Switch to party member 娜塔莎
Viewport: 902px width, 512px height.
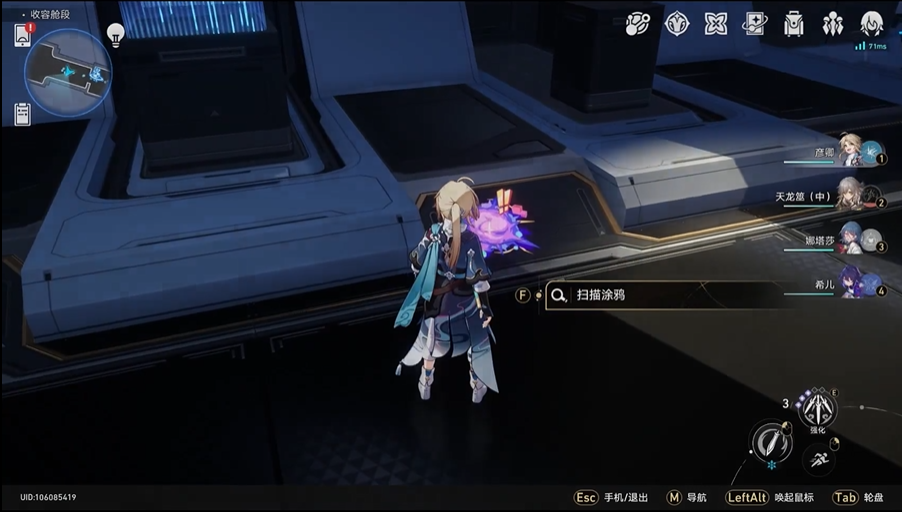pos(852,237)
